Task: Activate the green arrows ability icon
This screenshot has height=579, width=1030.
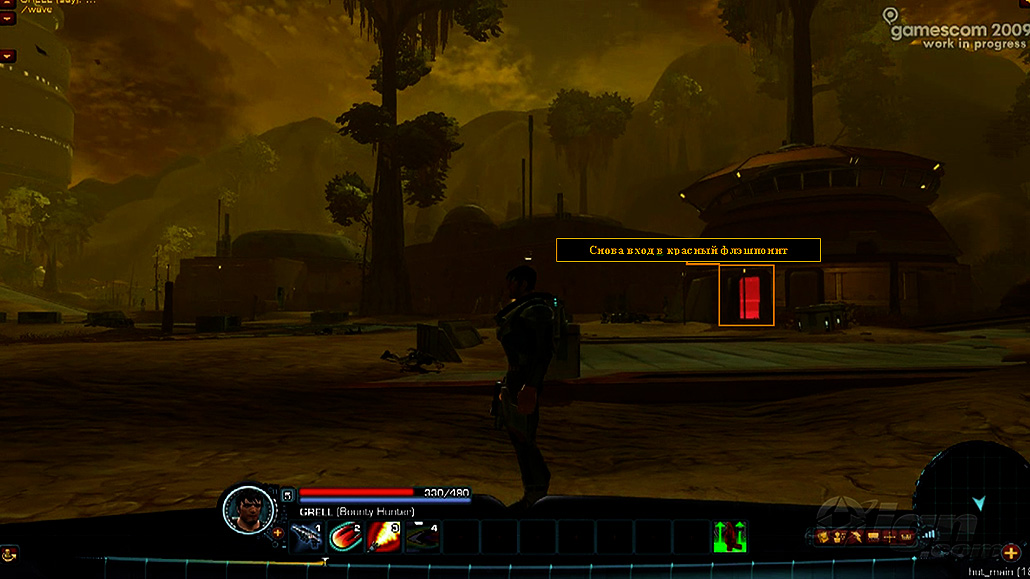Action: (x=730, y=537)
